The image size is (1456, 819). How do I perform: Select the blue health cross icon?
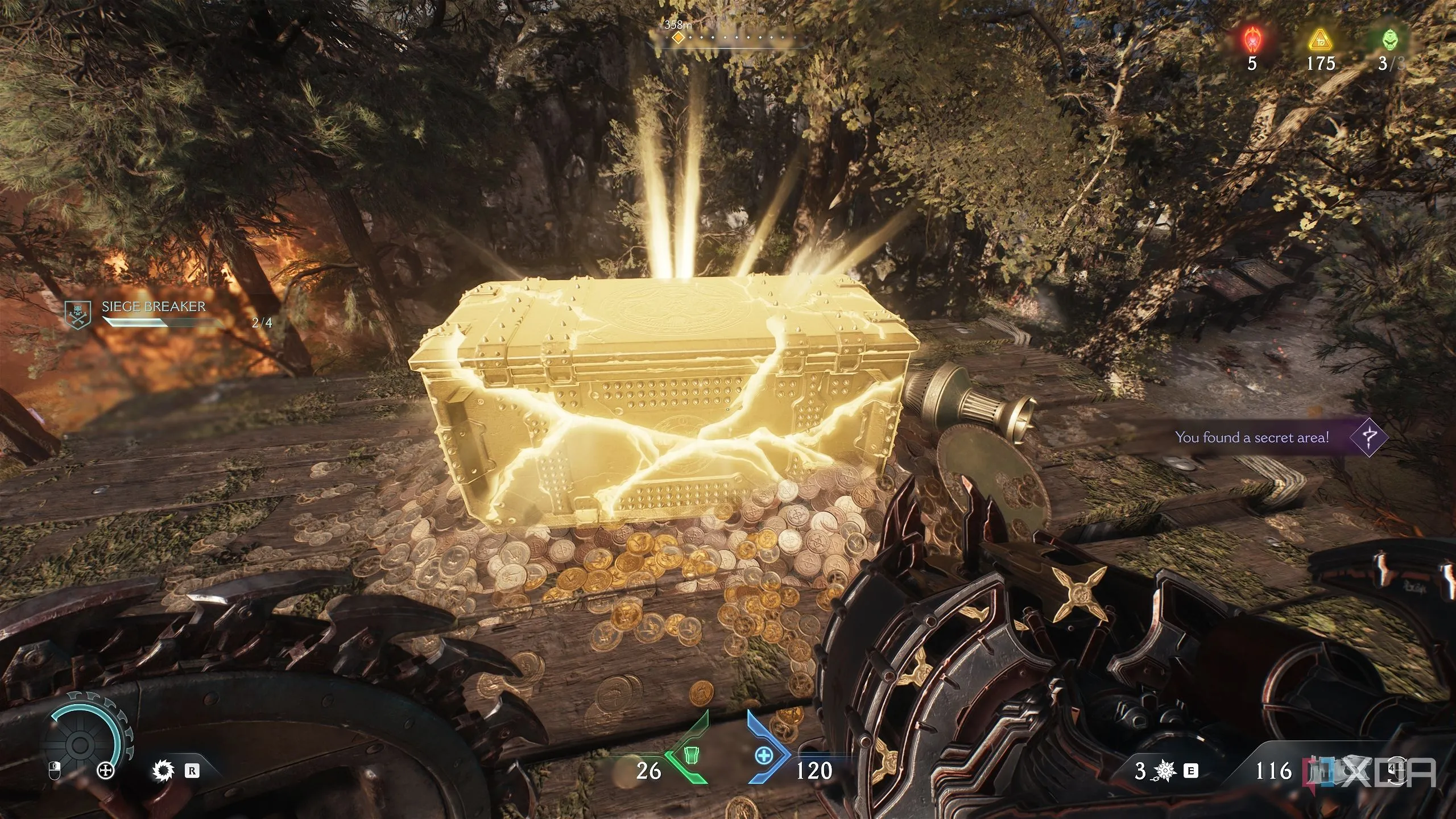(x=763, y=756)
